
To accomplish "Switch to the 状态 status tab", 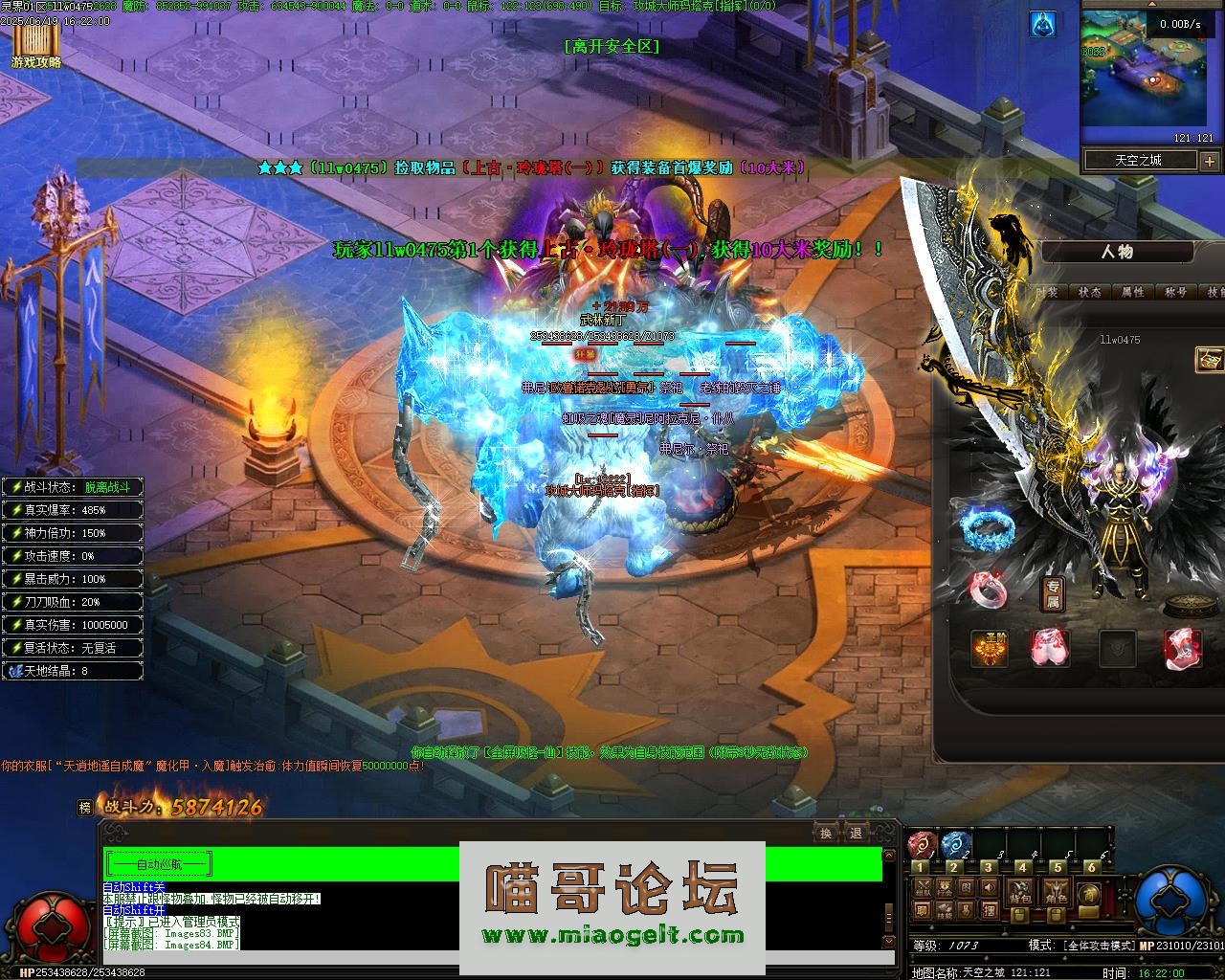I will (x=1090, y=292).
